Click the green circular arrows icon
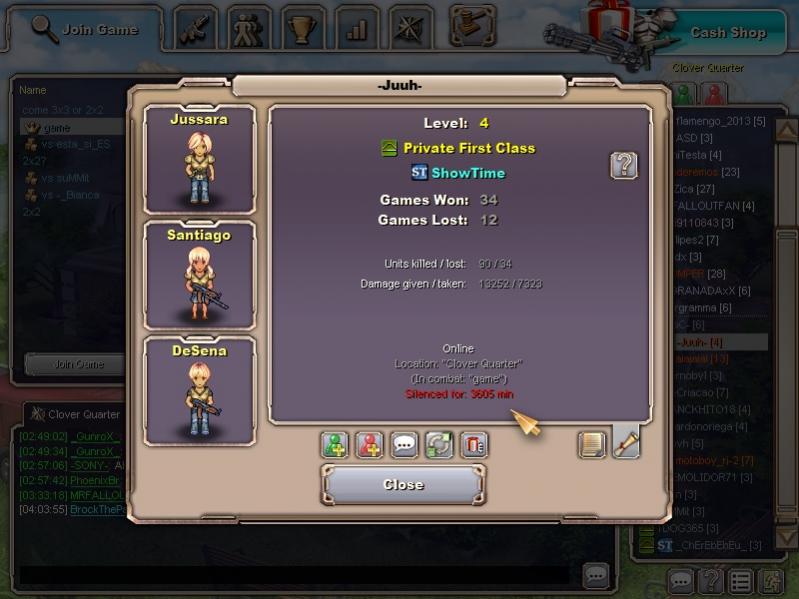The width and height of the screenshot is (799, 599). (x=440, y=445)
